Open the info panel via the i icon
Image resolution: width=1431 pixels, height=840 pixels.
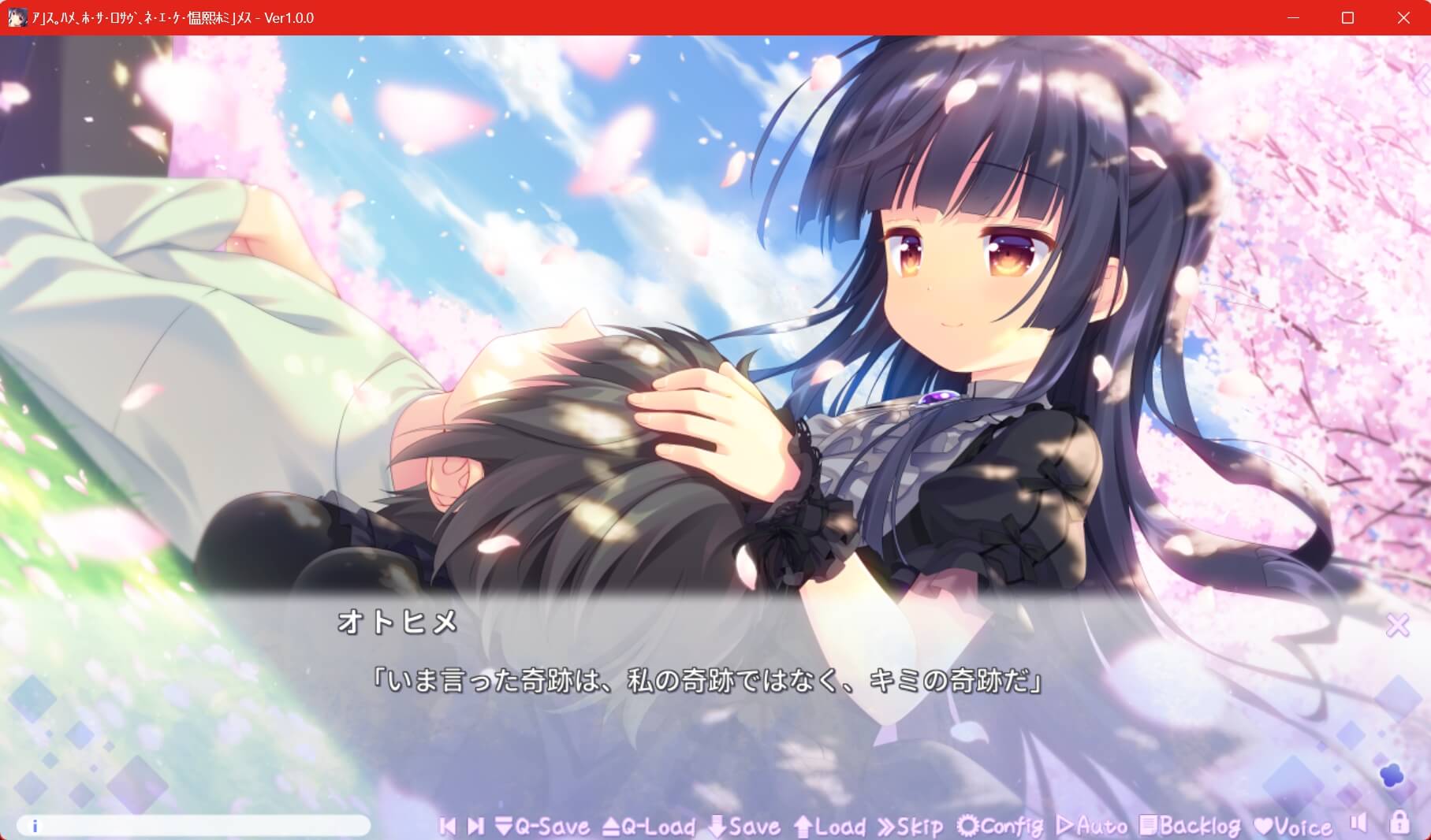tap(33, 827)
